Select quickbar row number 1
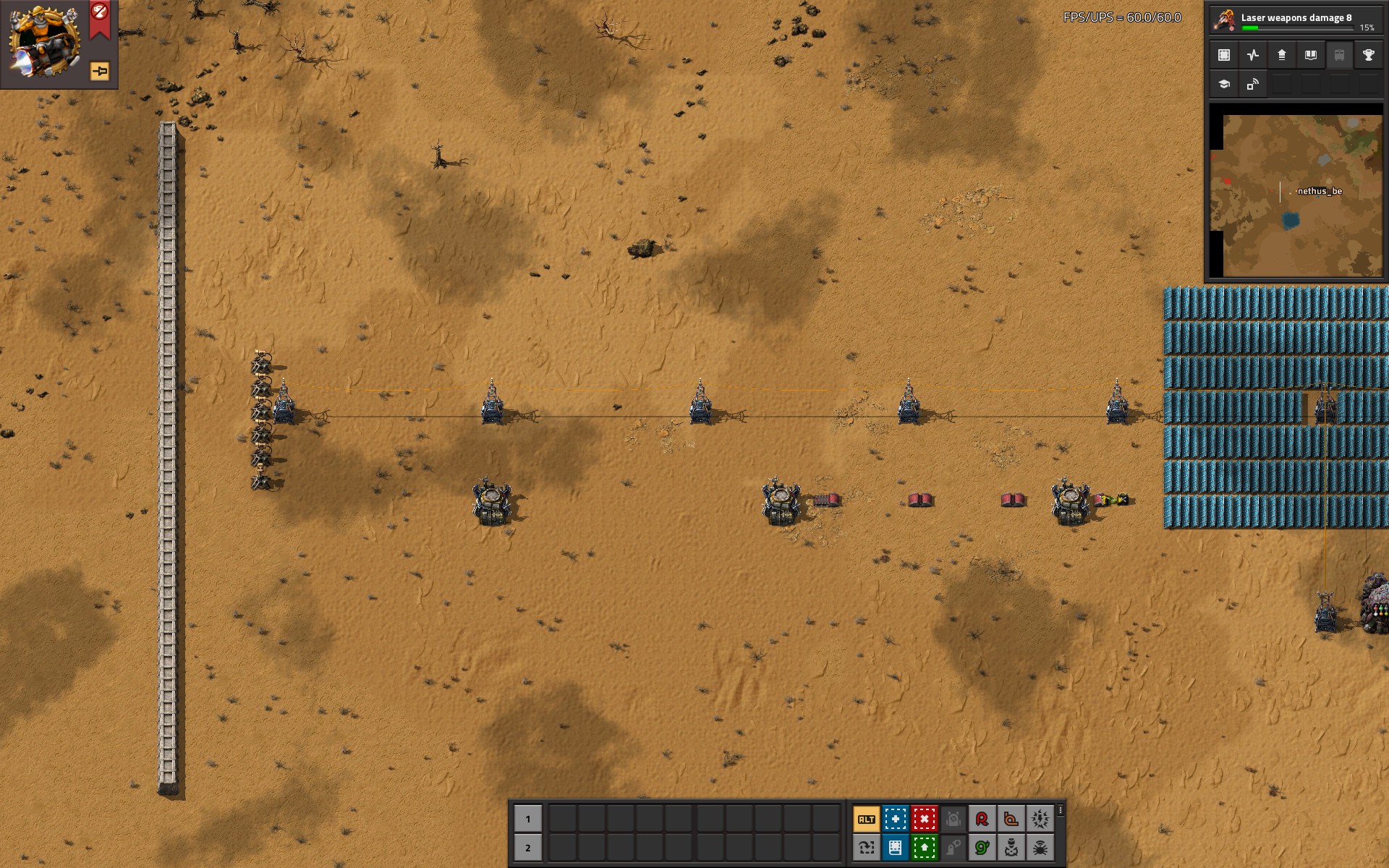1389x868 pixels. click(x=527, y=819)
